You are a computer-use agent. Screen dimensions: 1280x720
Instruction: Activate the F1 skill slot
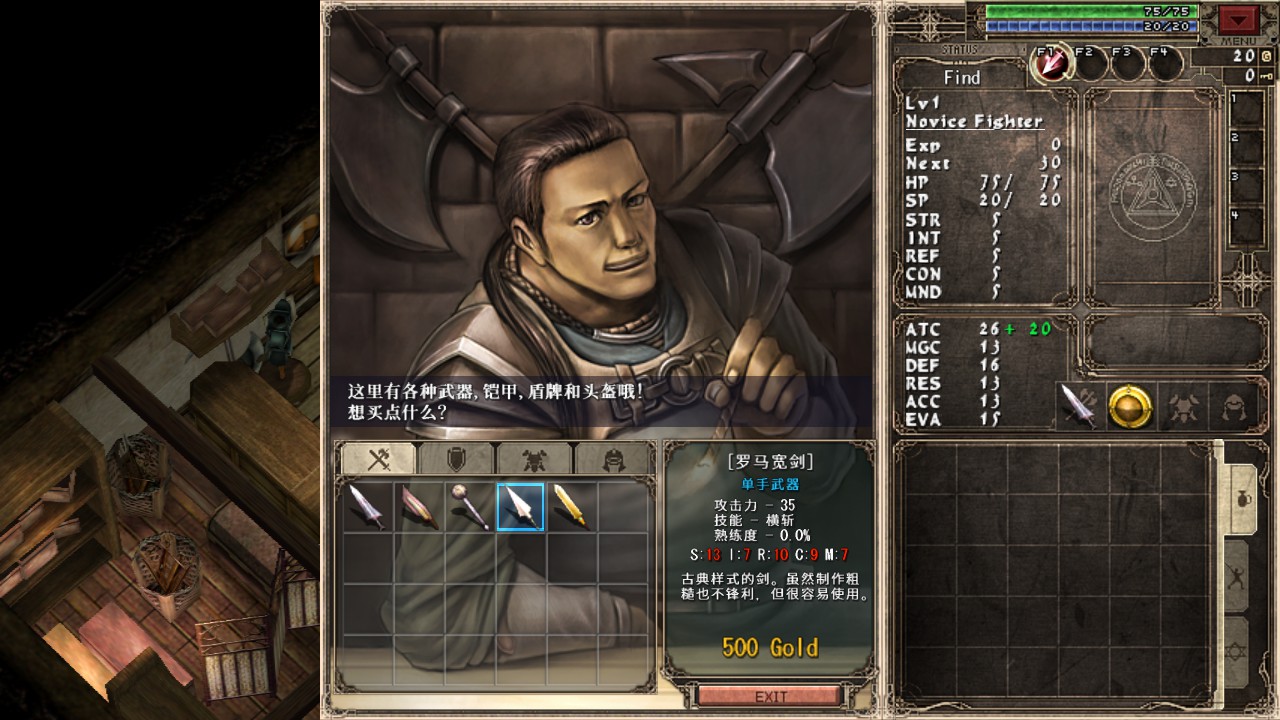pos(1051,64)
